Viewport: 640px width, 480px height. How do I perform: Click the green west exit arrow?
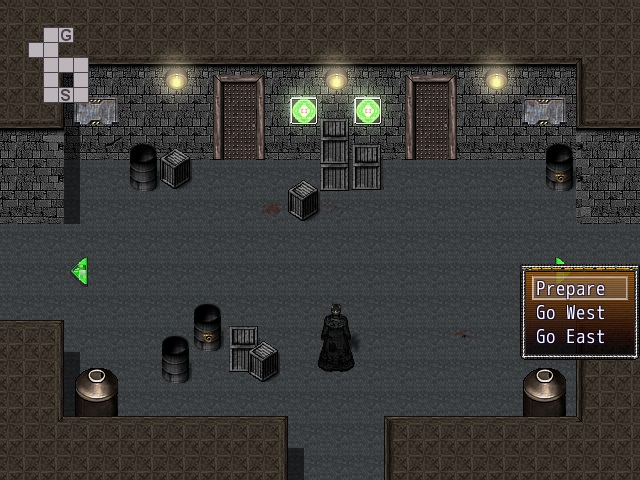click(81, 270)
